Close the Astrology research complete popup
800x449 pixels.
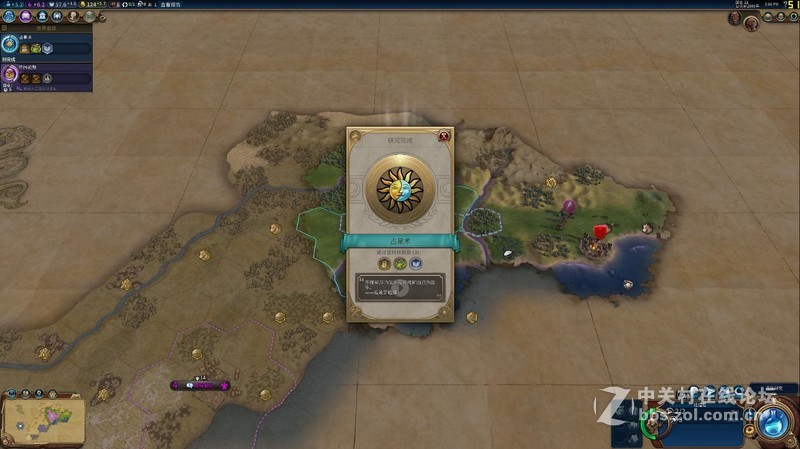tap(444, 134)
